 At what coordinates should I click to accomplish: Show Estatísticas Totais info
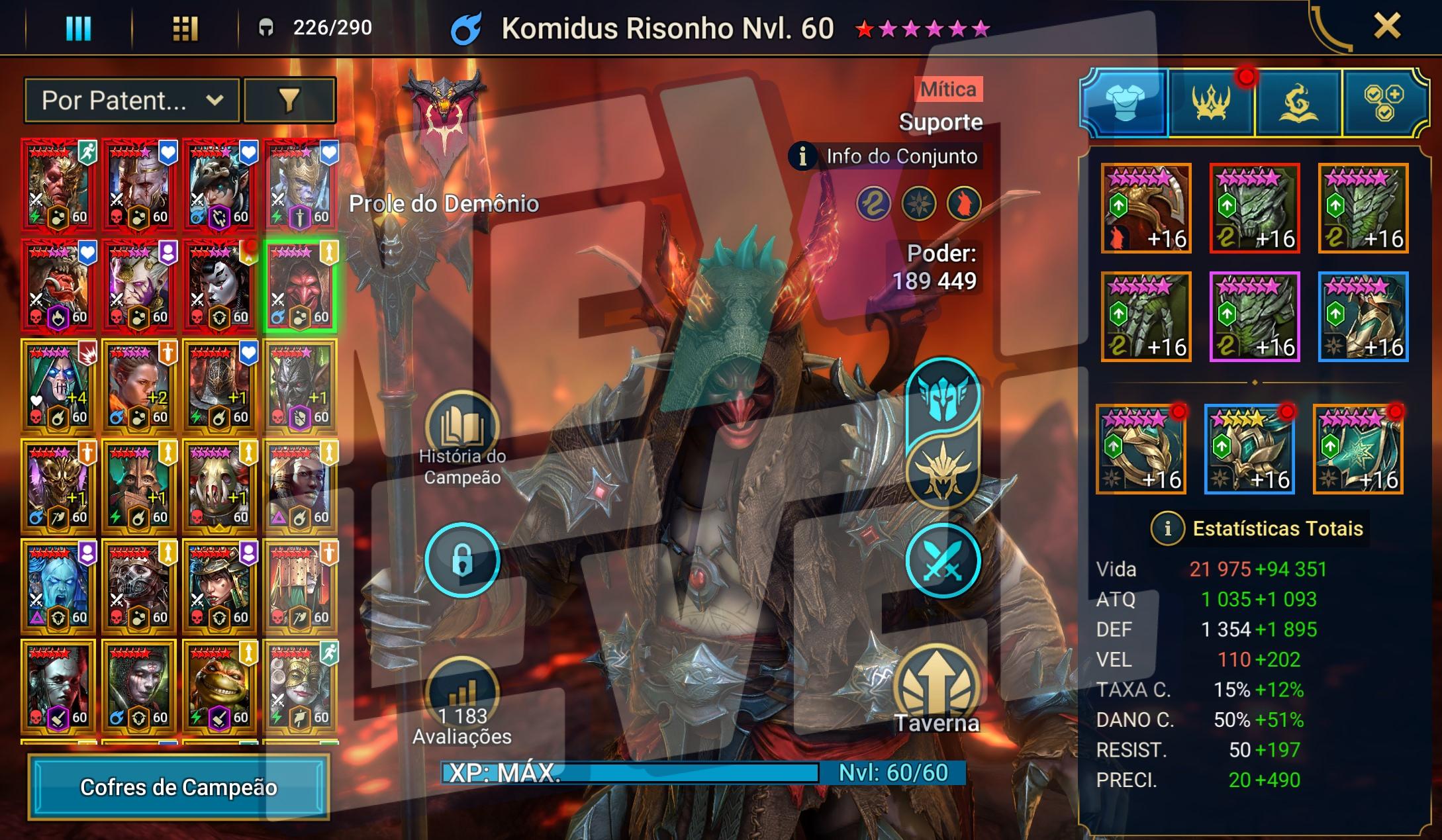click(1168, 528)
